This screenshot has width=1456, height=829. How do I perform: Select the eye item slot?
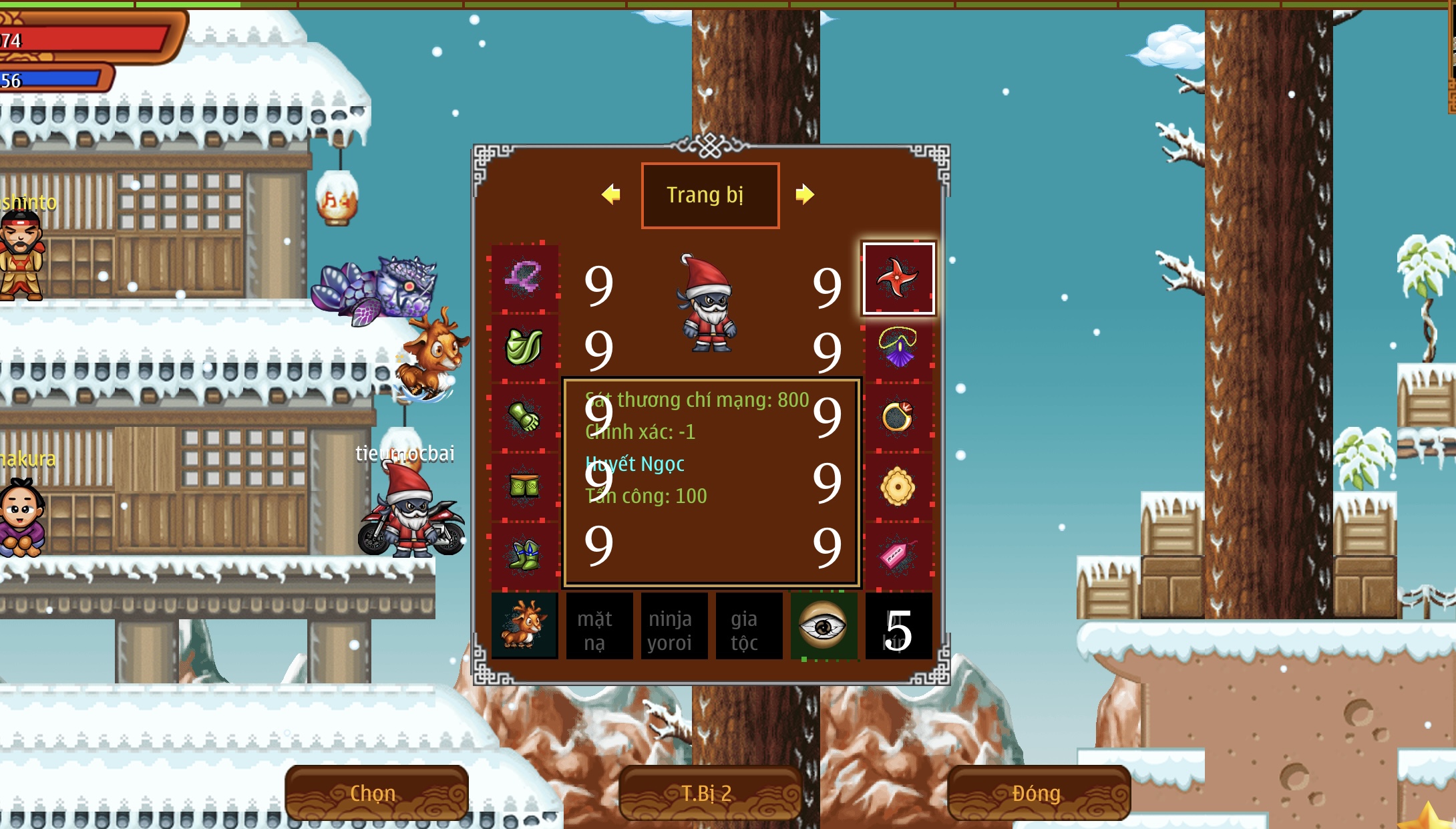click(x=824, y=626)
